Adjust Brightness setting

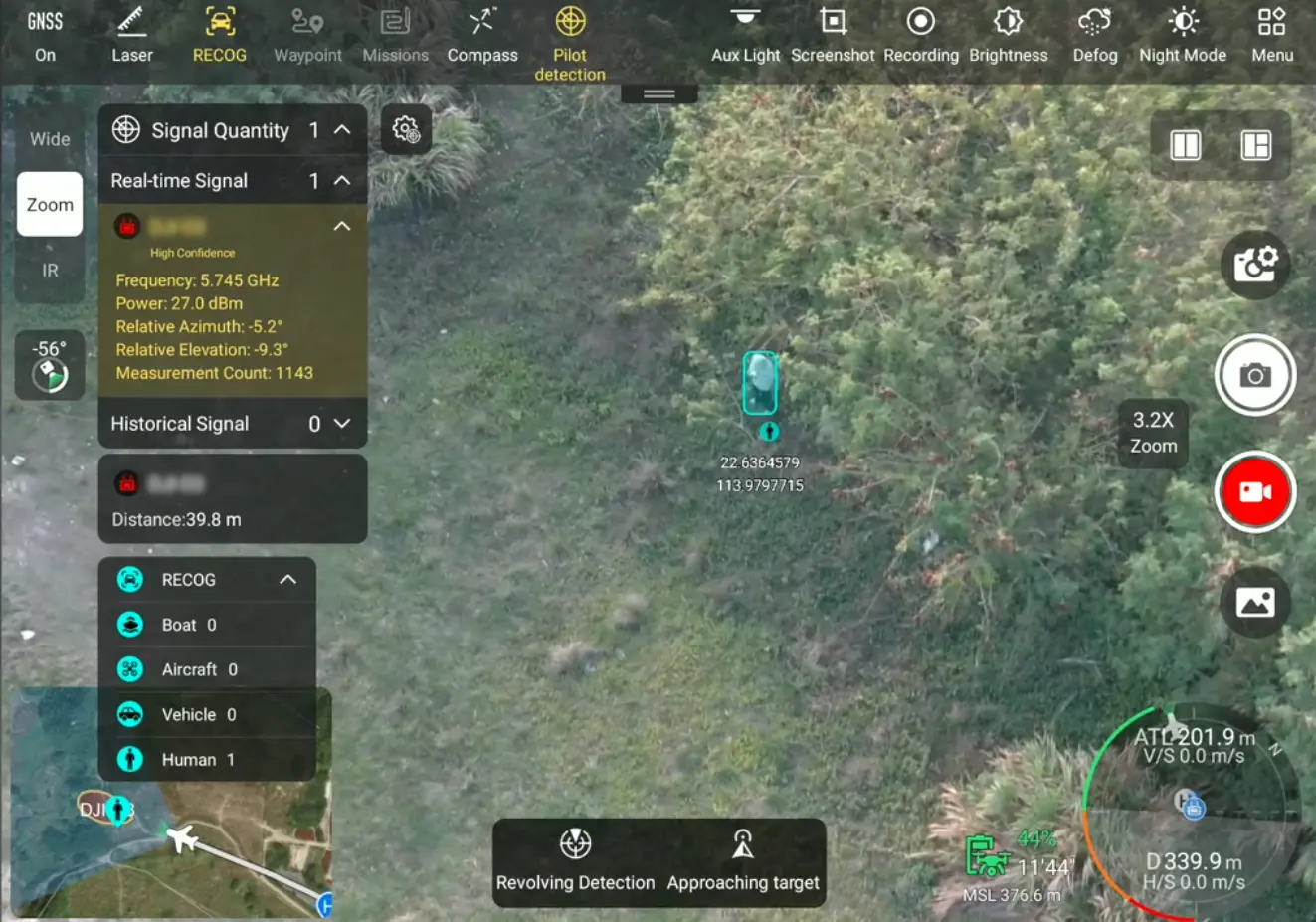pyautogui.click(x=1008, y=35)
